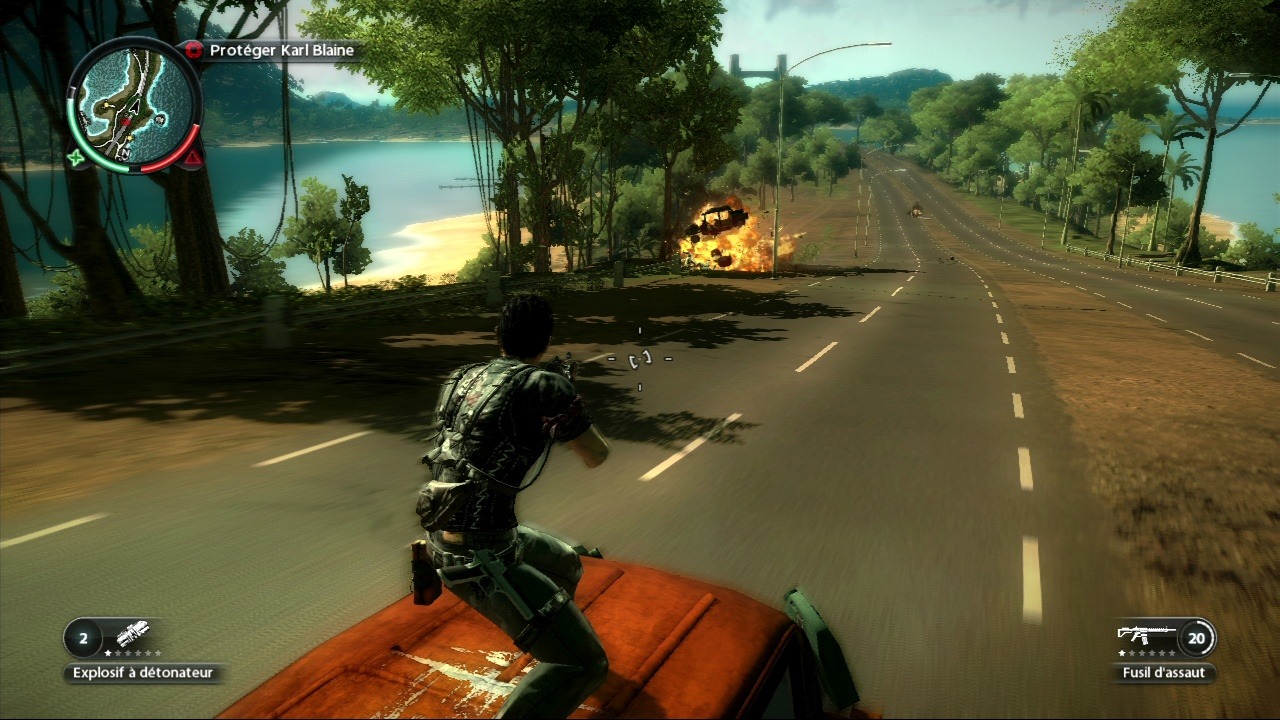Click the green star icon beside the minimap
The width and height of the screenshot is (1280, 720).
pos(75,158)
